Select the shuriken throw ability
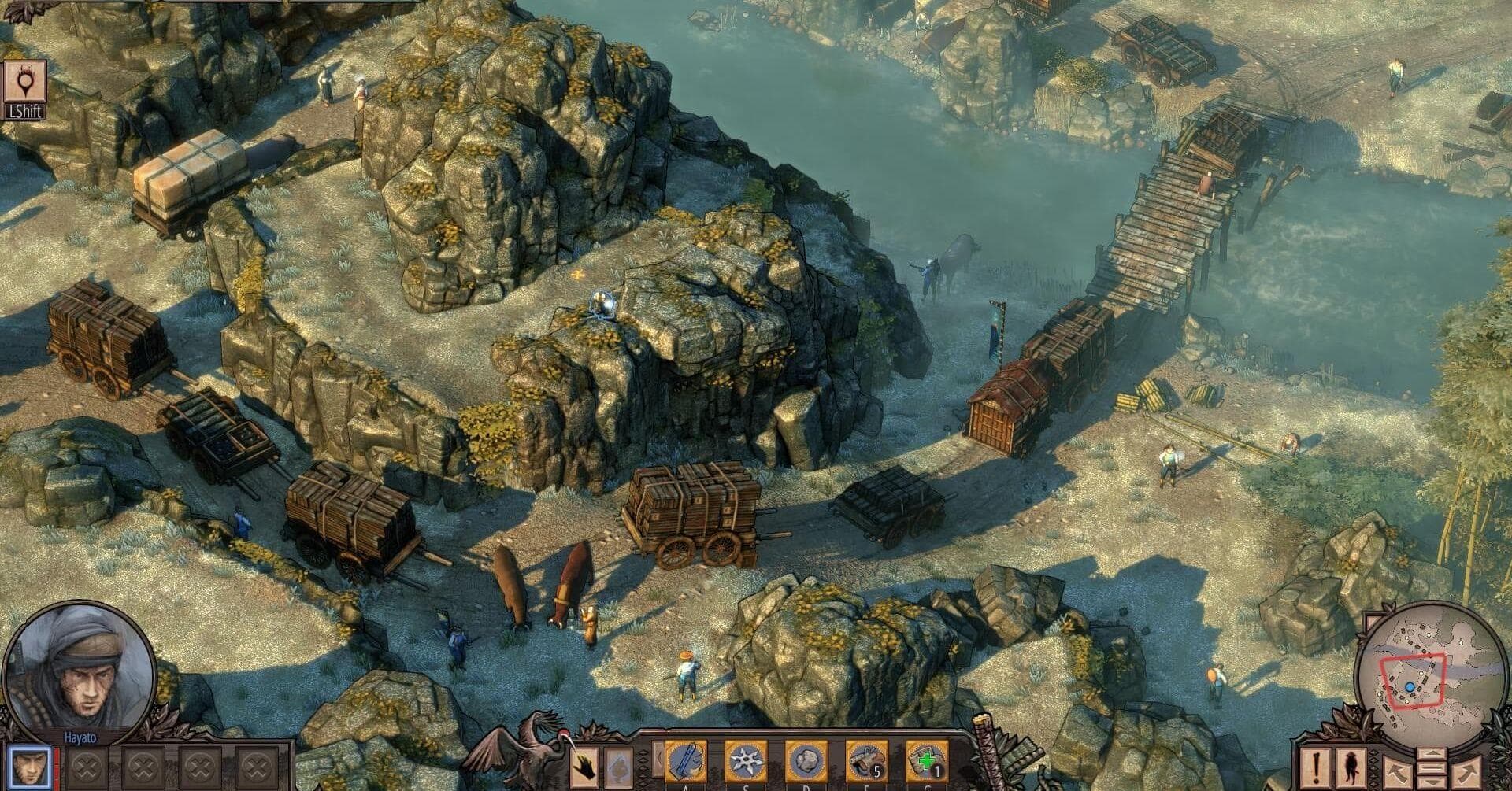This screenshot has height=791, width=1512. click(x=744, y=761)
